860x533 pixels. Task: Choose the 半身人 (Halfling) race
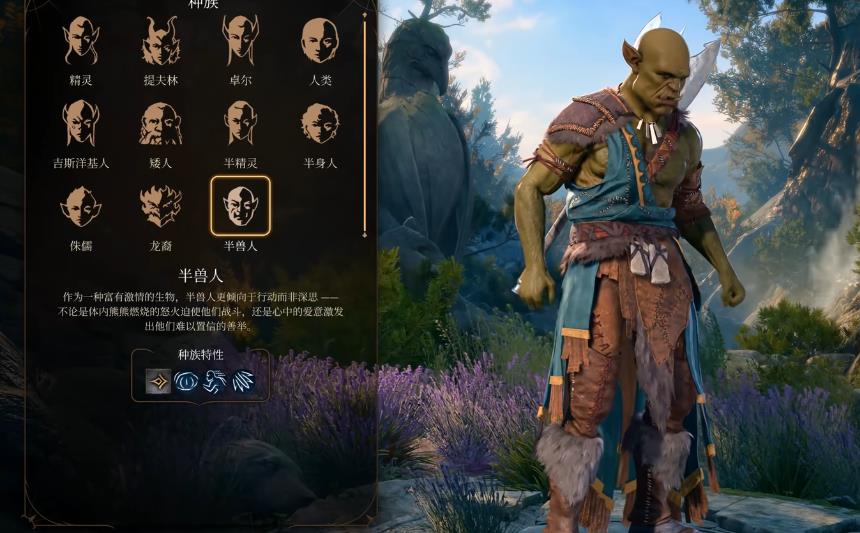tap(320, 124)
